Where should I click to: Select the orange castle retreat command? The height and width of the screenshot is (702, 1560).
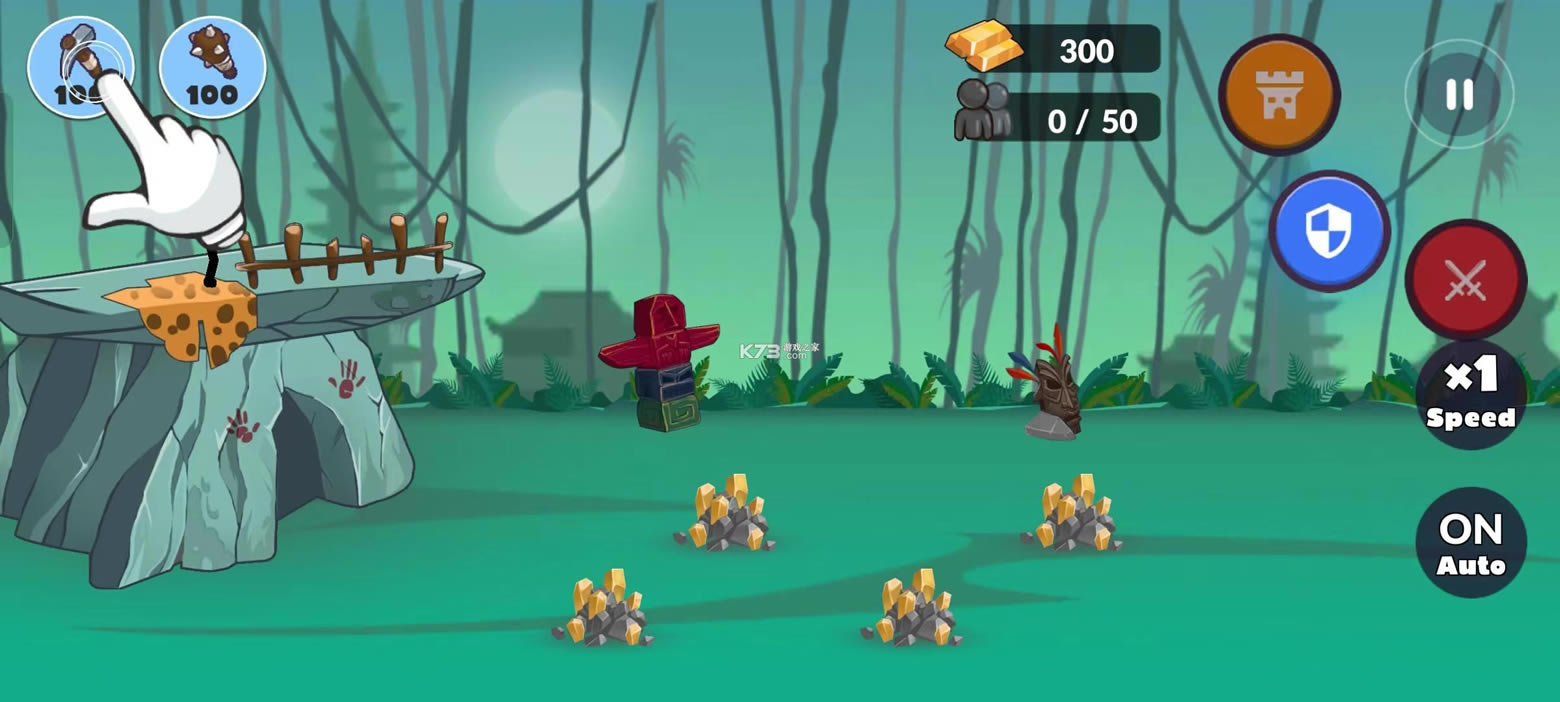tap(1279, 94)
